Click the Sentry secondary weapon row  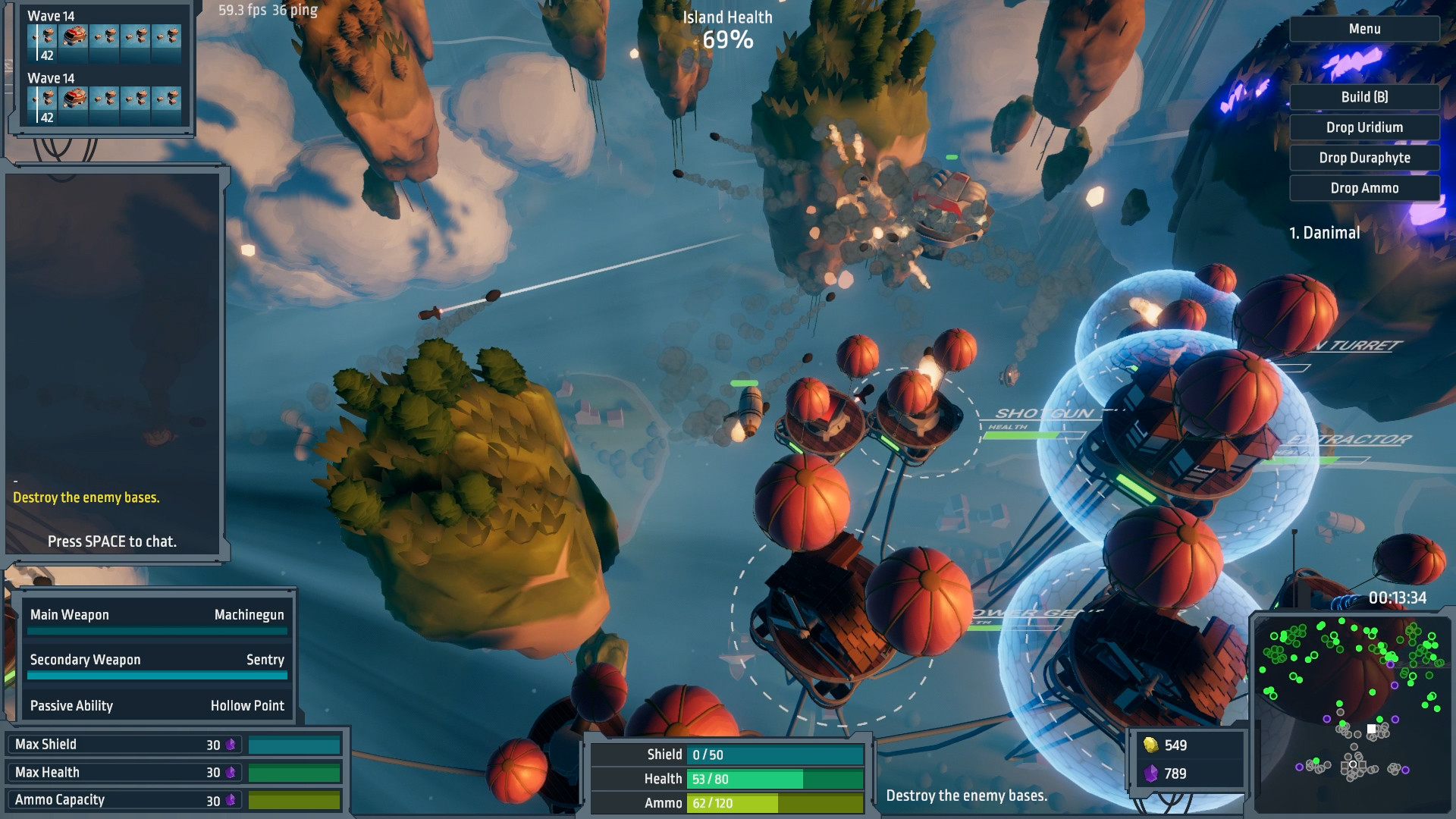point(157,661)
